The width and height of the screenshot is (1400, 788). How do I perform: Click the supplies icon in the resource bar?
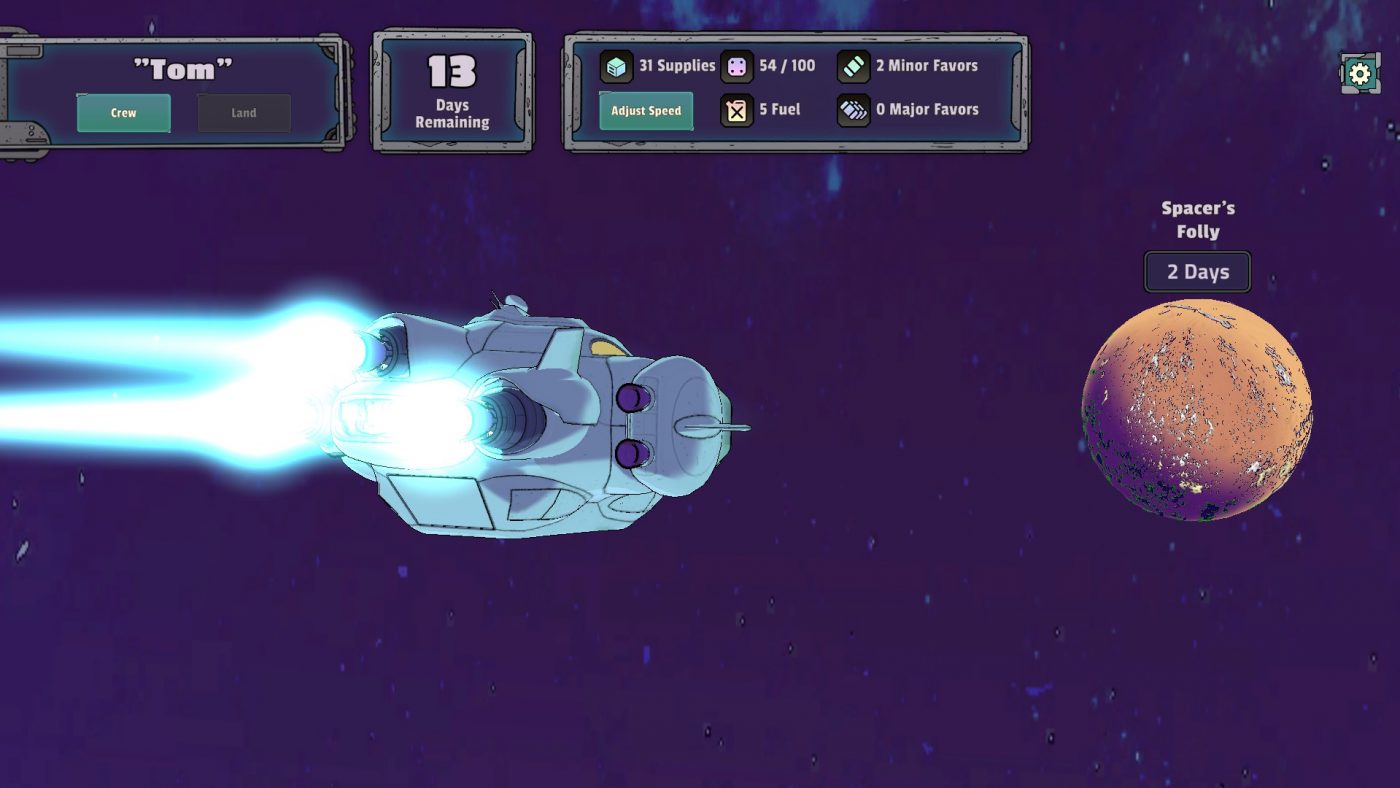(x=614, y=64)
